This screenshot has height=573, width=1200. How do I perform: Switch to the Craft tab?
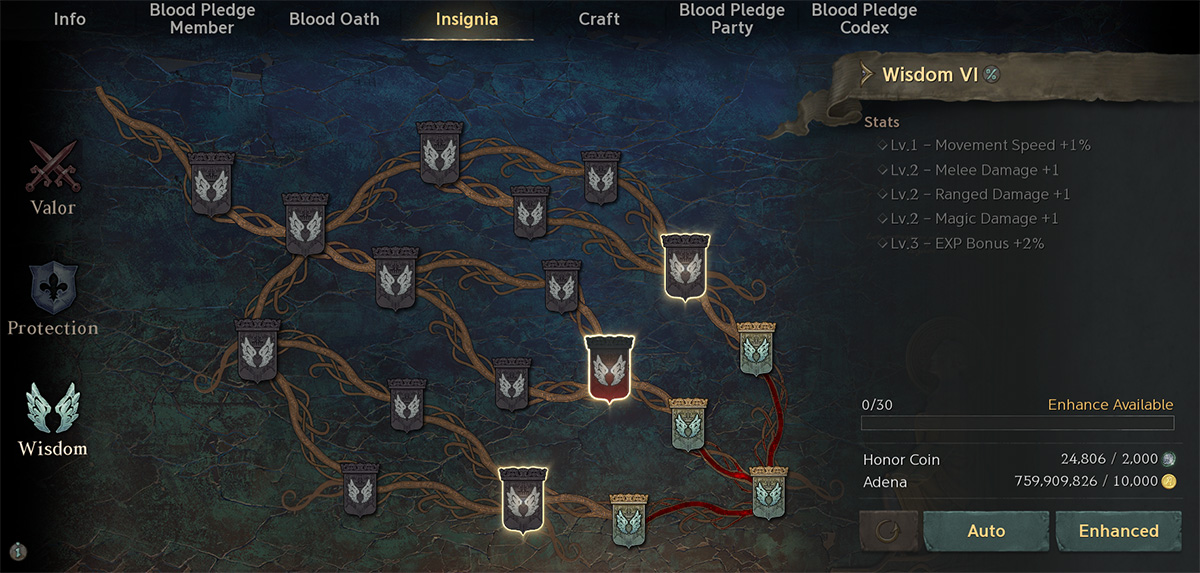coord(599,19)
